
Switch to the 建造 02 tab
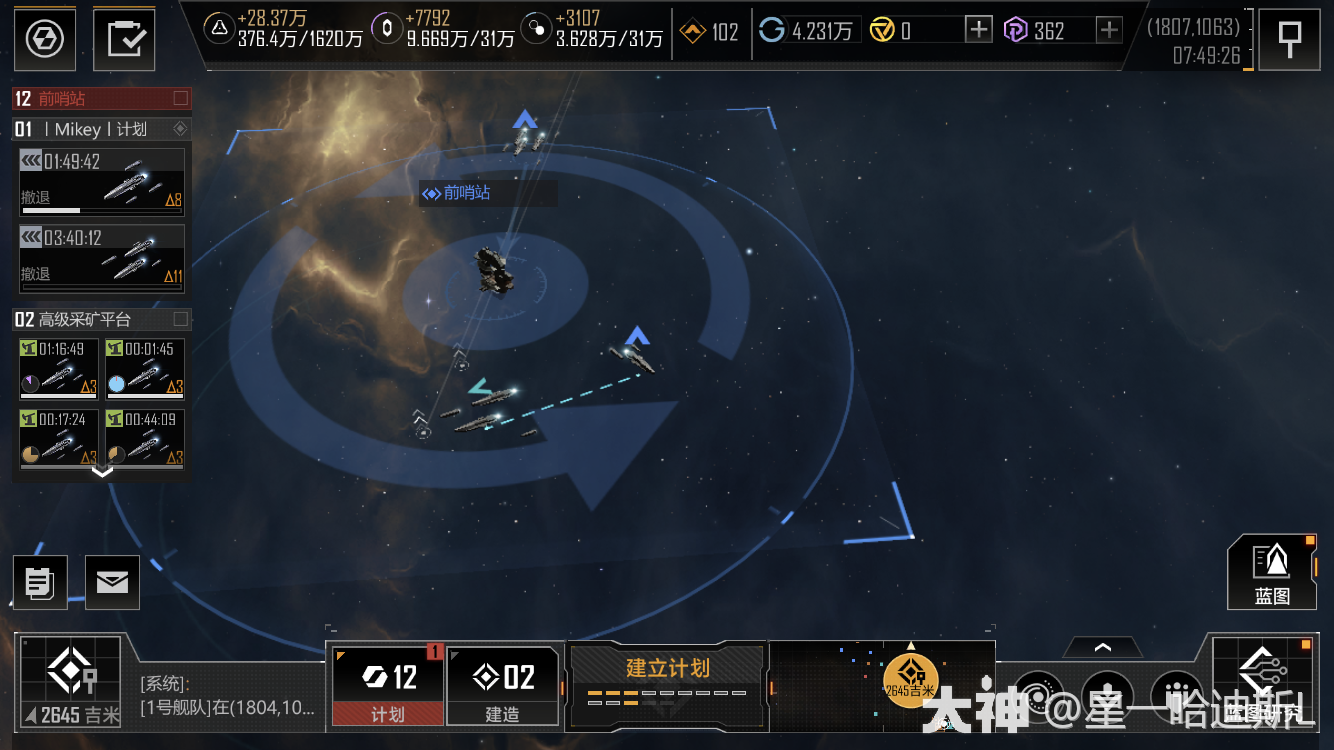[503, 686]
